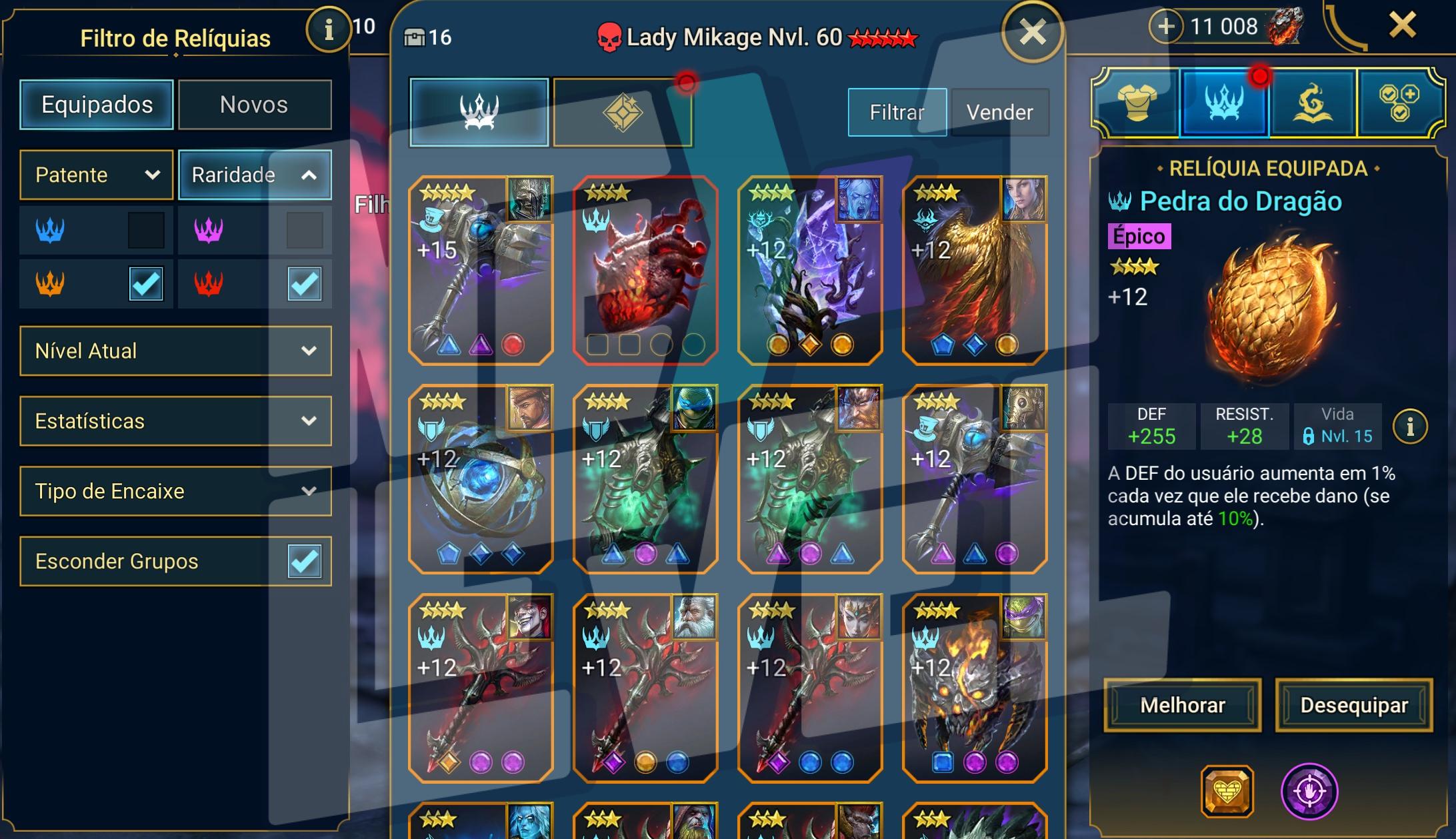Uncheck the Esconder Grupos checkbox
Image resolution: width=1456 pixels, height=839 pixels.
[x=304, y=561]
